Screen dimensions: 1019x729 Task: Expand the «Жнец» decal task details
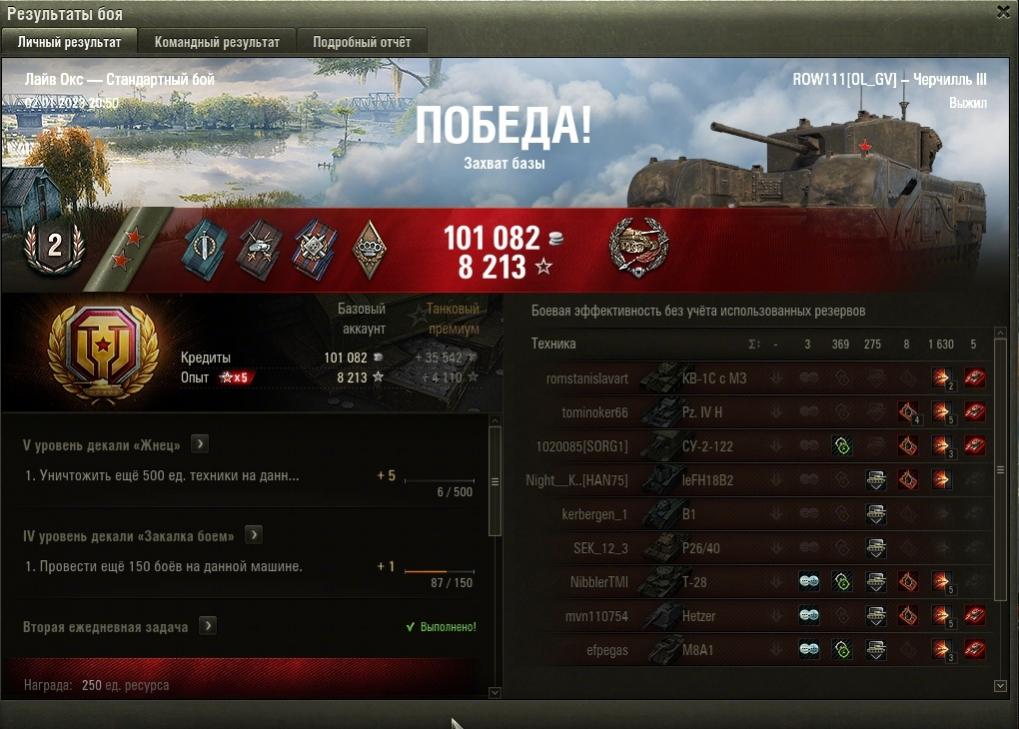200,444
